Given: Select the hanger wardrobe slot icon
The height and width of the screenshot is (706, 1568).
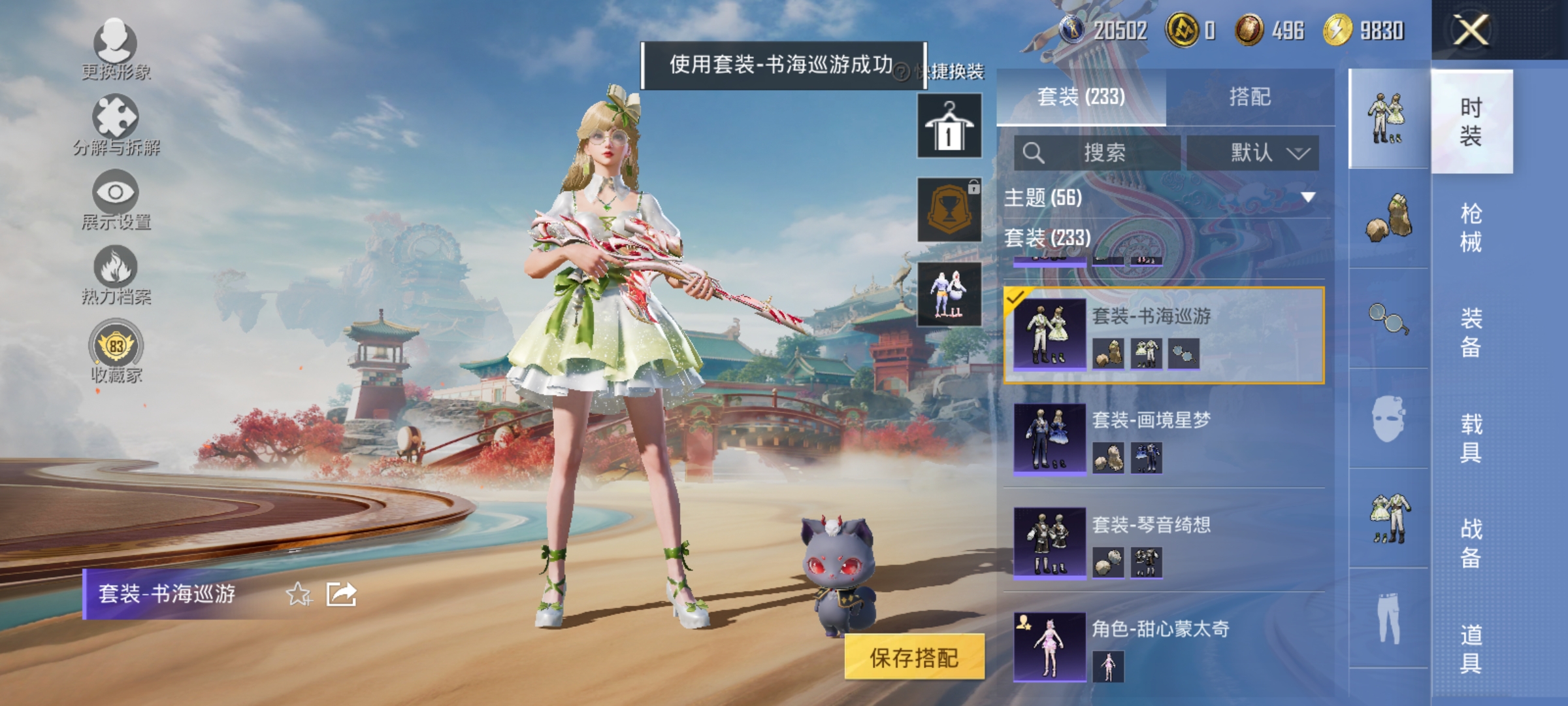Looking at the screenshot, I should click(x=949, y=124).
